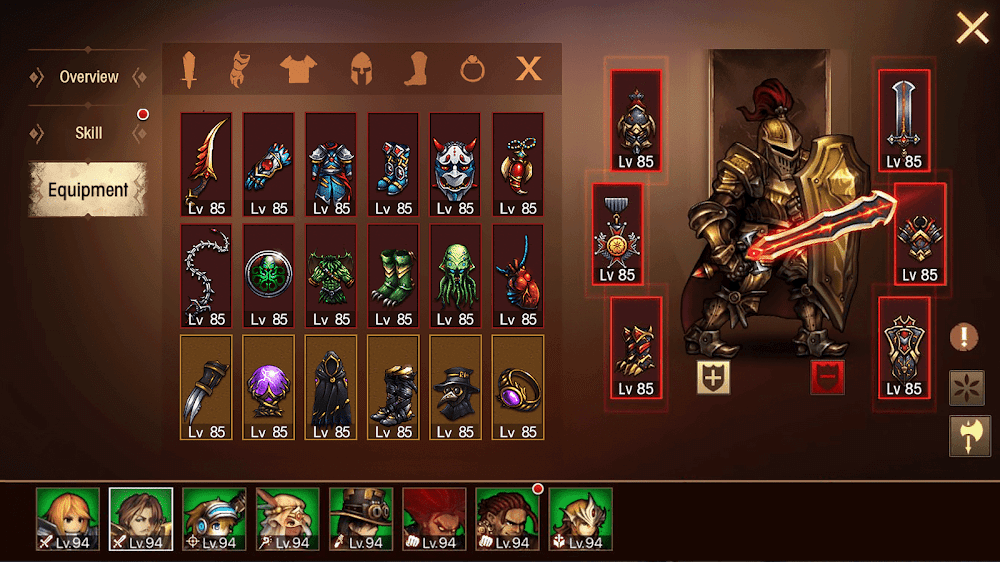This screenshot has width=1000, height=562.
Task: Filter inventory by sword weapons
Action: click(x=188, y=69)
